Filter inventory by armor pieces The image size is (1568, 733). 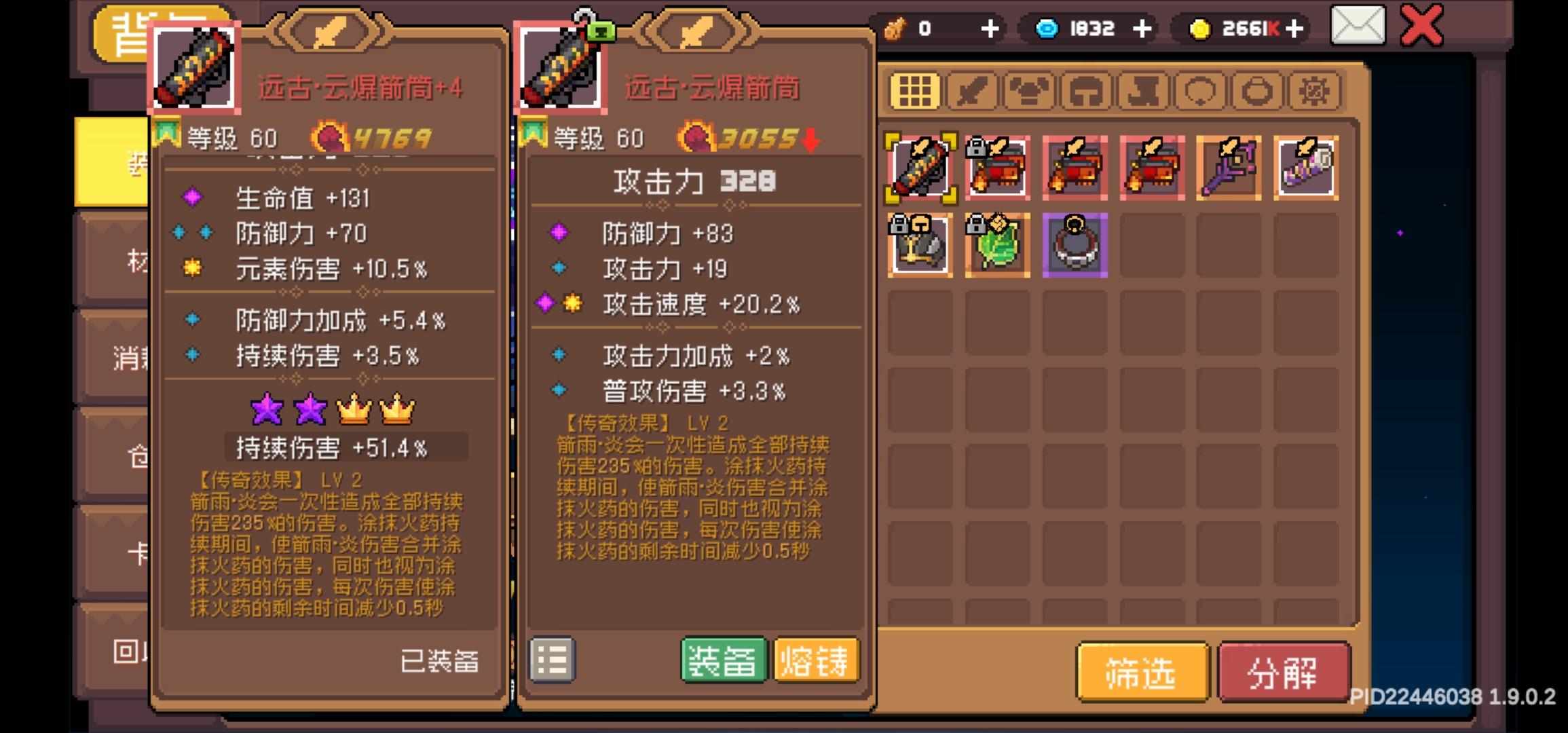[x=1028, y=90]
